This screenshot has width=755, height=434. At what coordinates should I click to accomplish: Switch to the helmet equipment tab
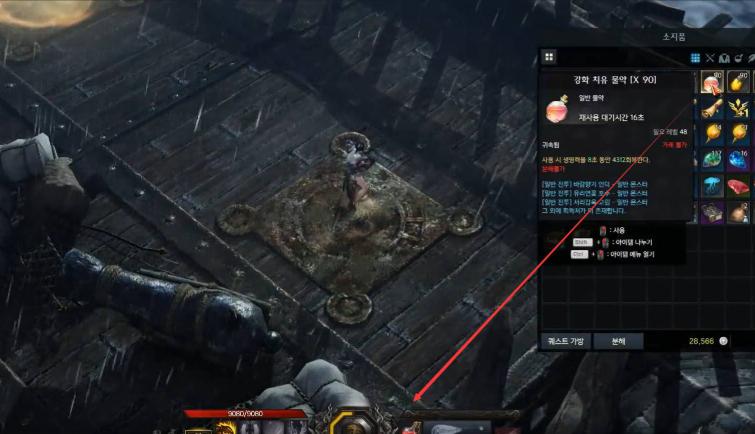tap(724, 58)
